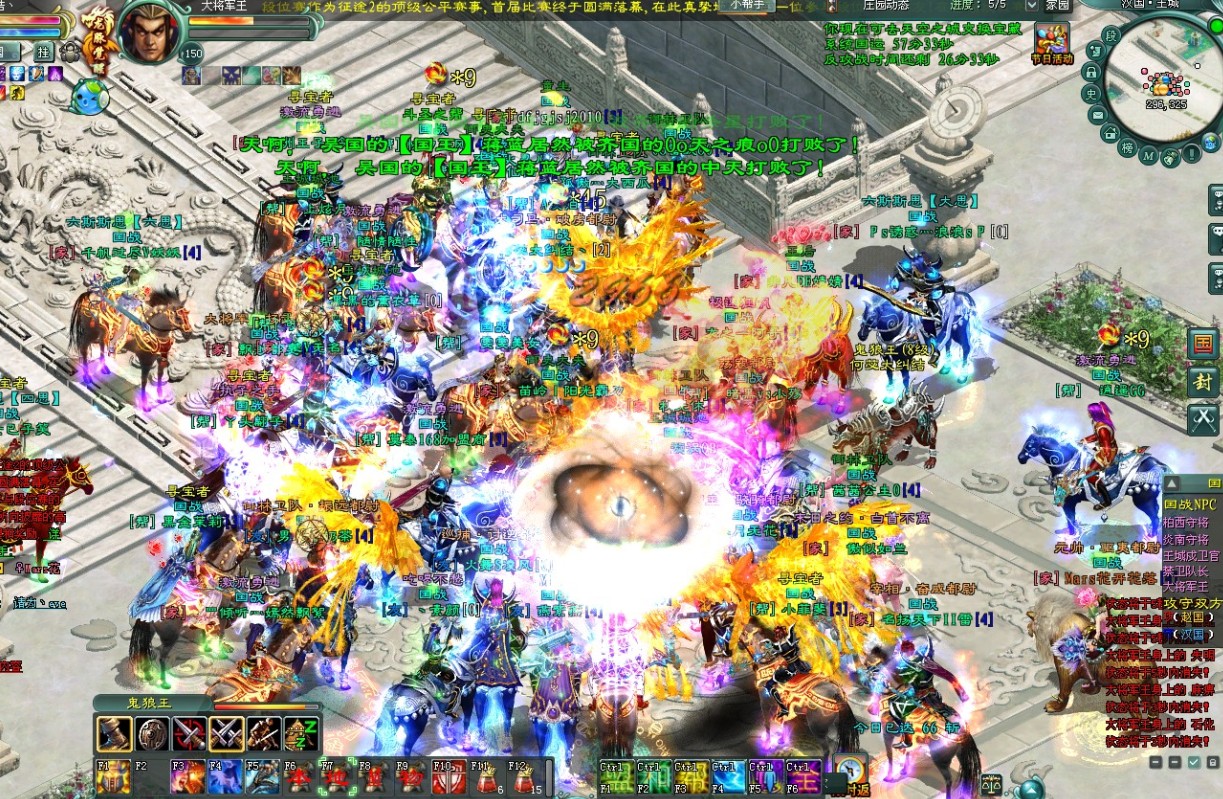Use the F10 red shield skill slot

[x=447, y=777]
